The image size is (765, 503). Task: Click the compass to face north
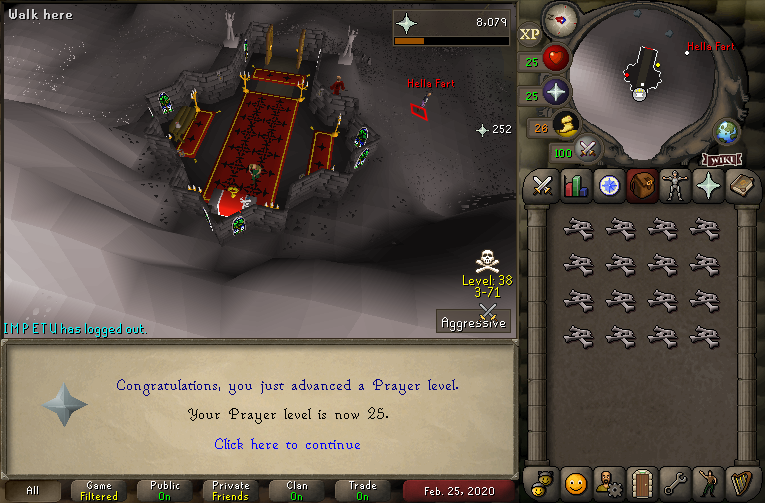(561, 19)
